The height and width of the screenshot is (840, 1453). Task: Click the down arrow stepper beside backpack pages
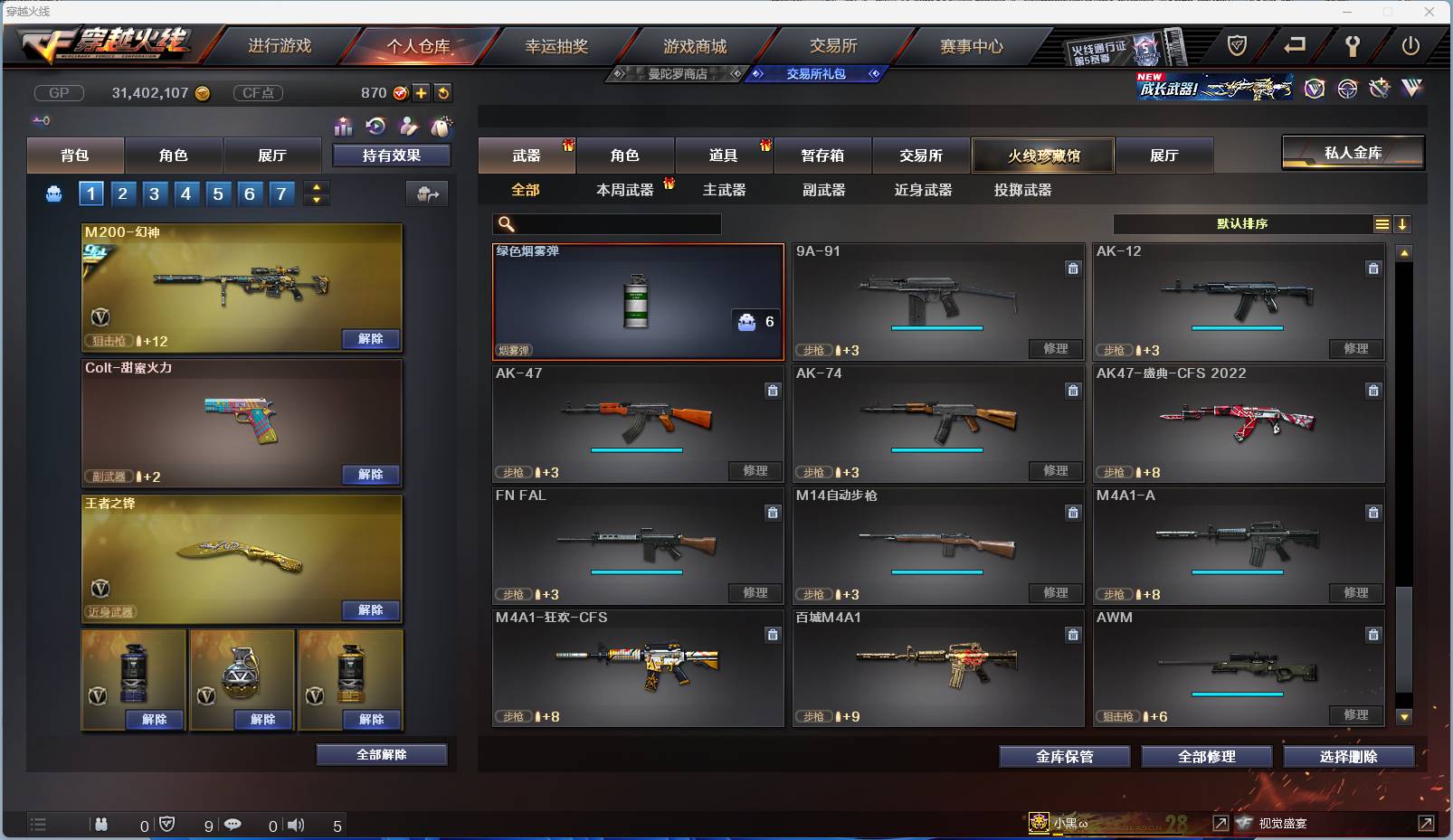316,199
